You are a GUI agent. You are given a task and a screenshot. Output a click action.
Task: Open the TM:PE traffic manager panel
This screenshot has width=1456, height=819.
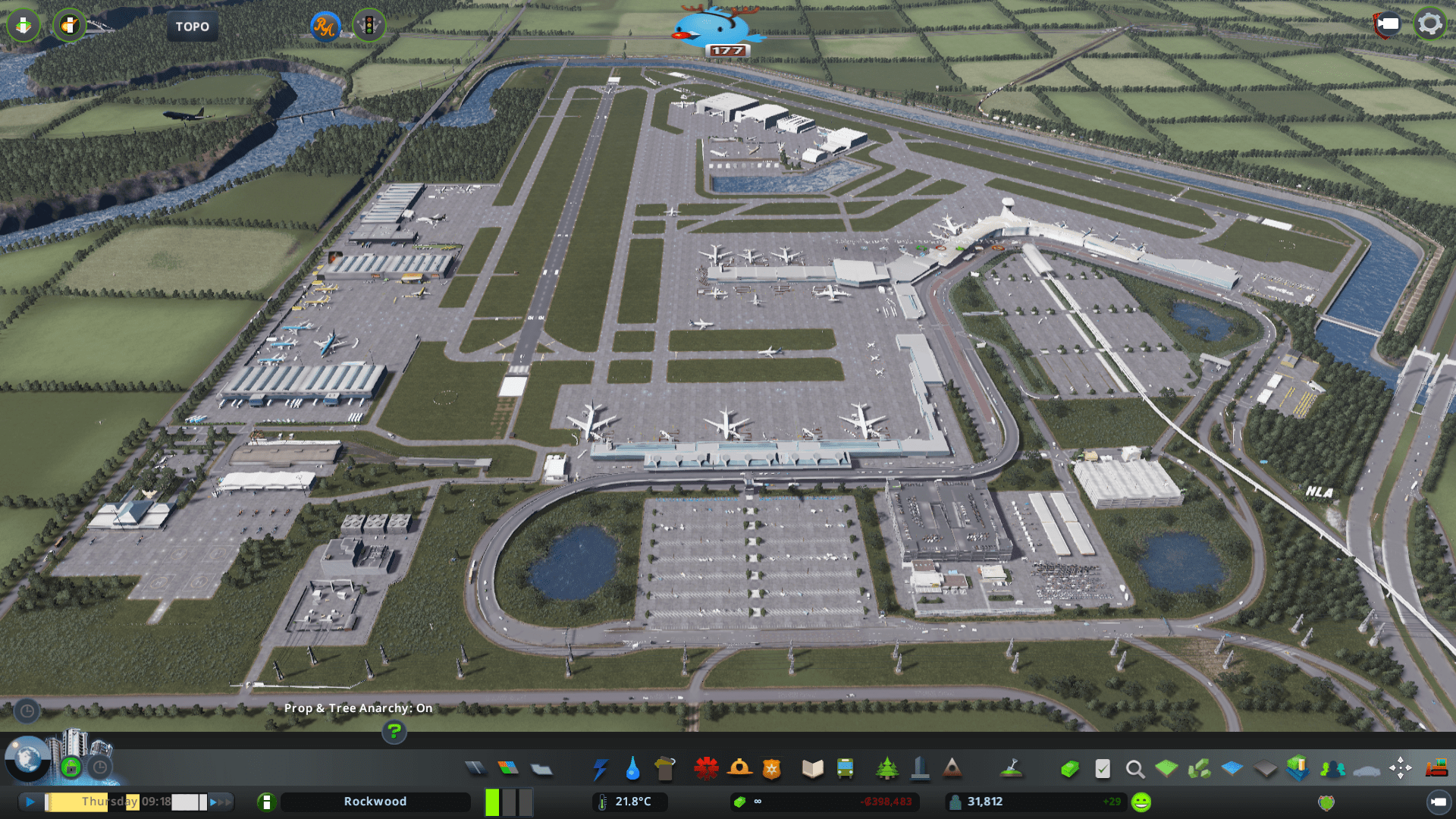click(x=368, y=25)
